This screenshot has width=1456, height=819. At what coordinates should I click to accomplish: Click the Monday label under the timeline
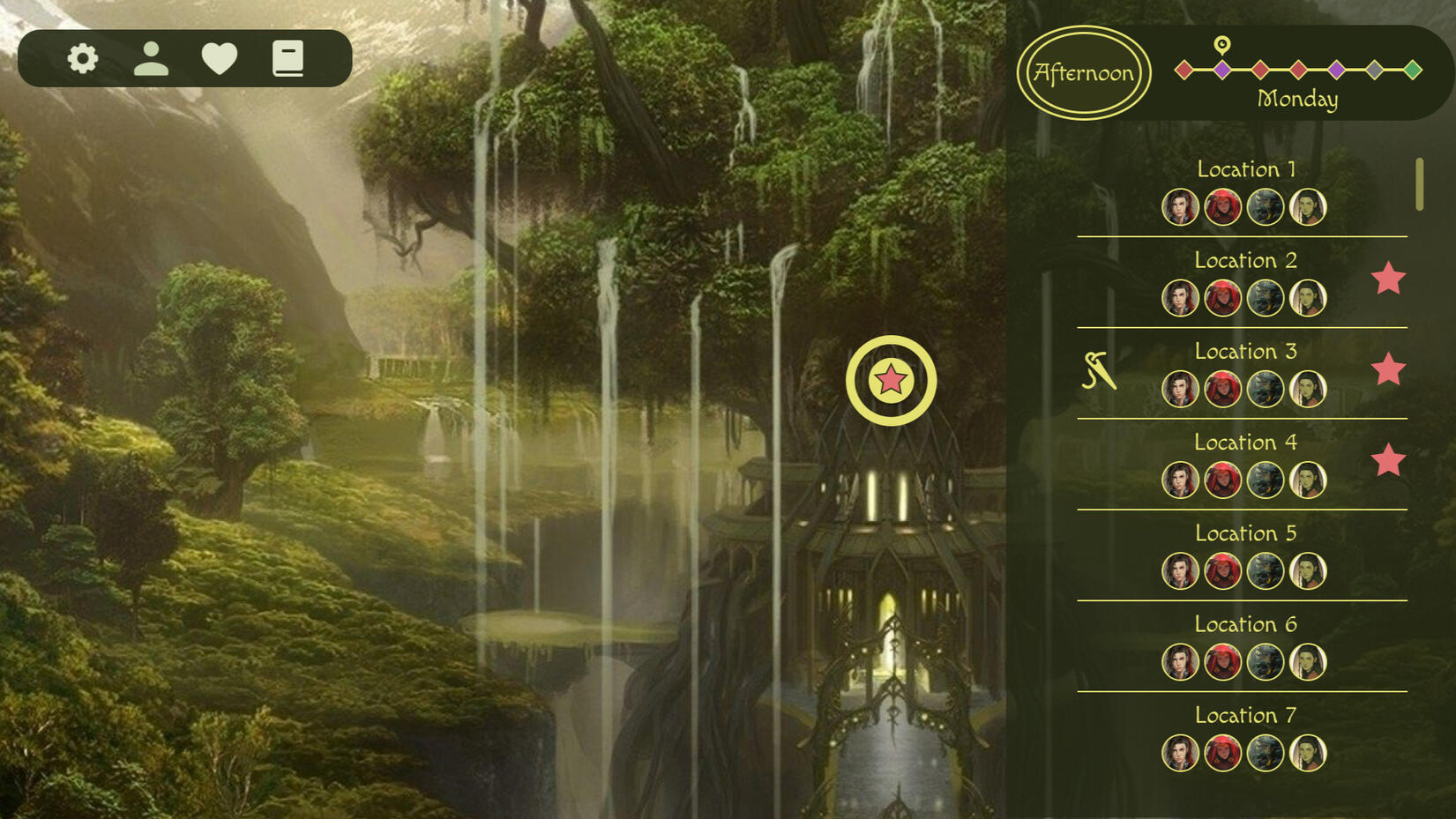(x=1296, y=100)
